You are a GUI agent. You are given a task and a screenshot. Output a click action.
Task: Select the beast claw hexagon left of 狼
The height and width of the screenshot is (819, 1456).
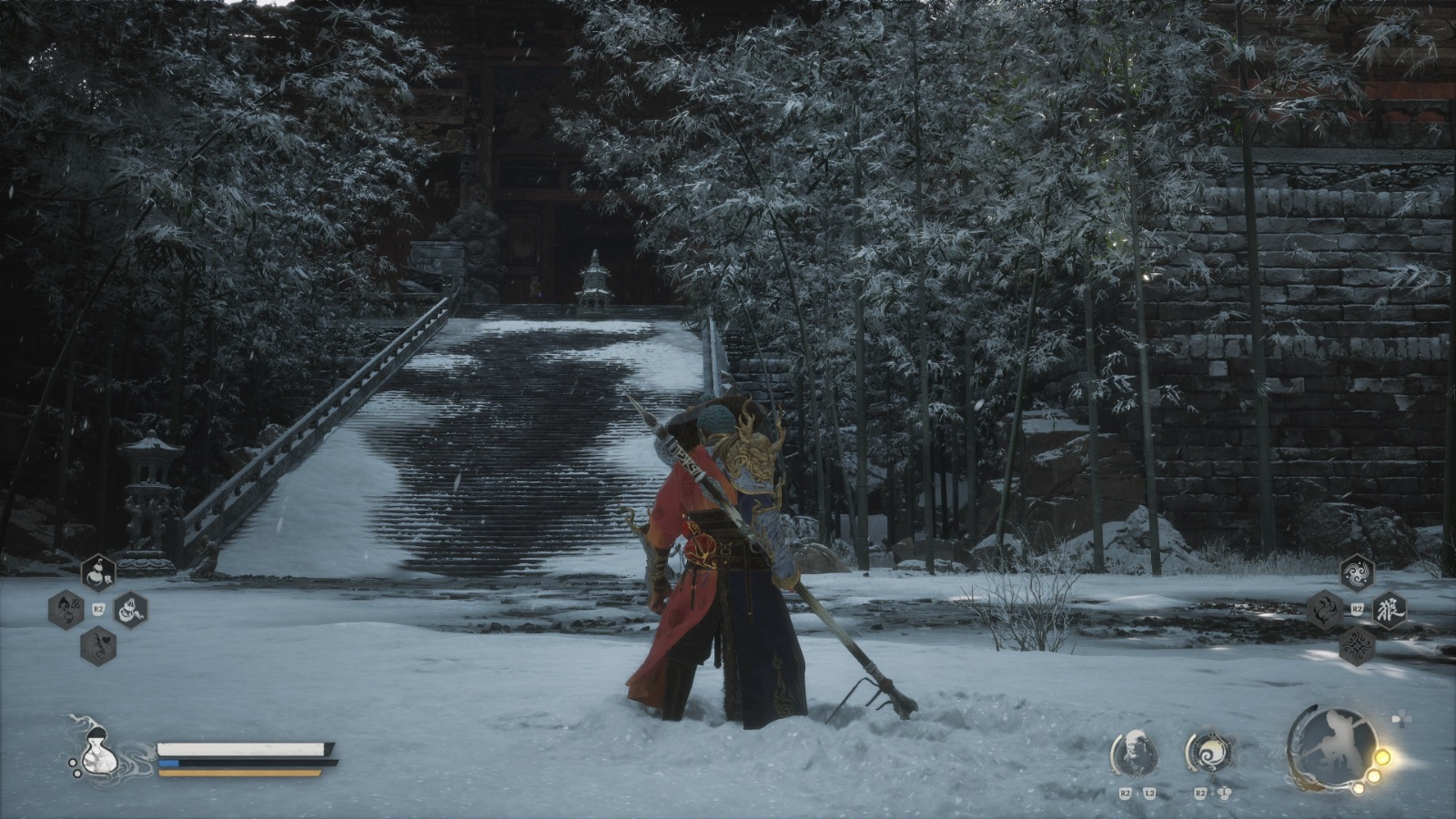pos(1325,608)
